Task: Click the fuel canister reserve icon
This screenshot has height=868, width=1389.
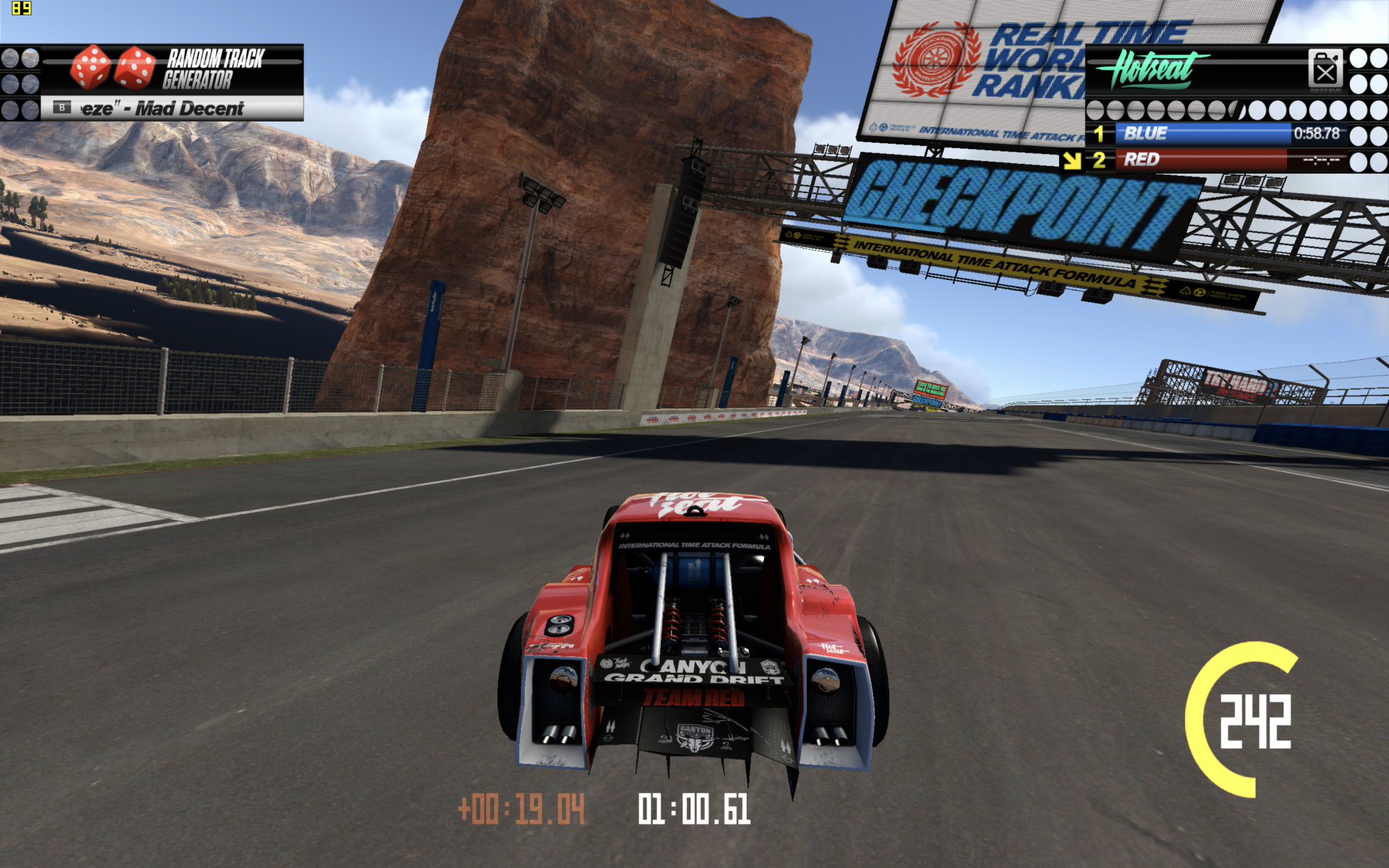Action: pyautogui.click(x=1325, y=69)
